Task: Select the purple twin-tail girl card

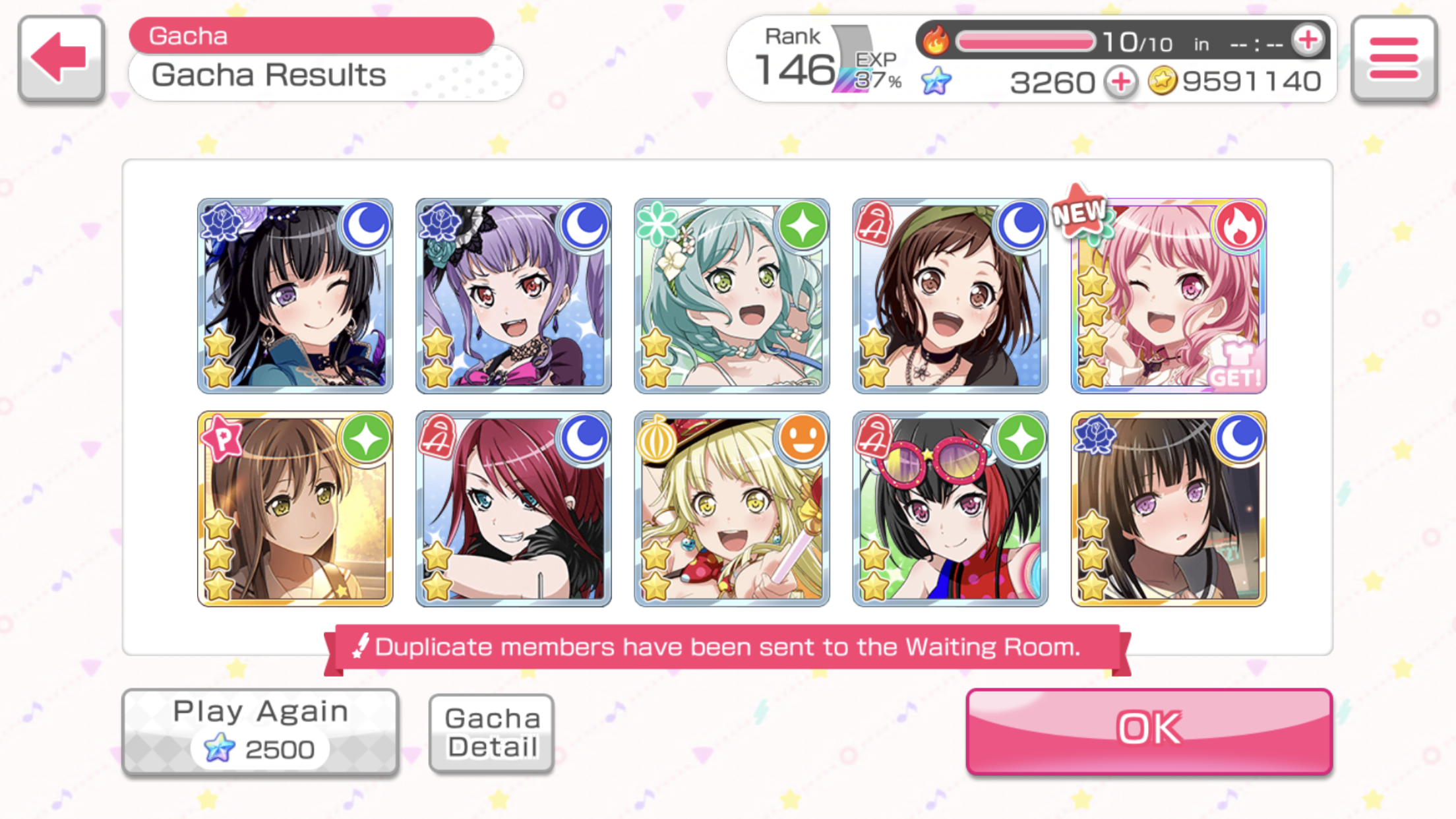Action: [513, 295]
